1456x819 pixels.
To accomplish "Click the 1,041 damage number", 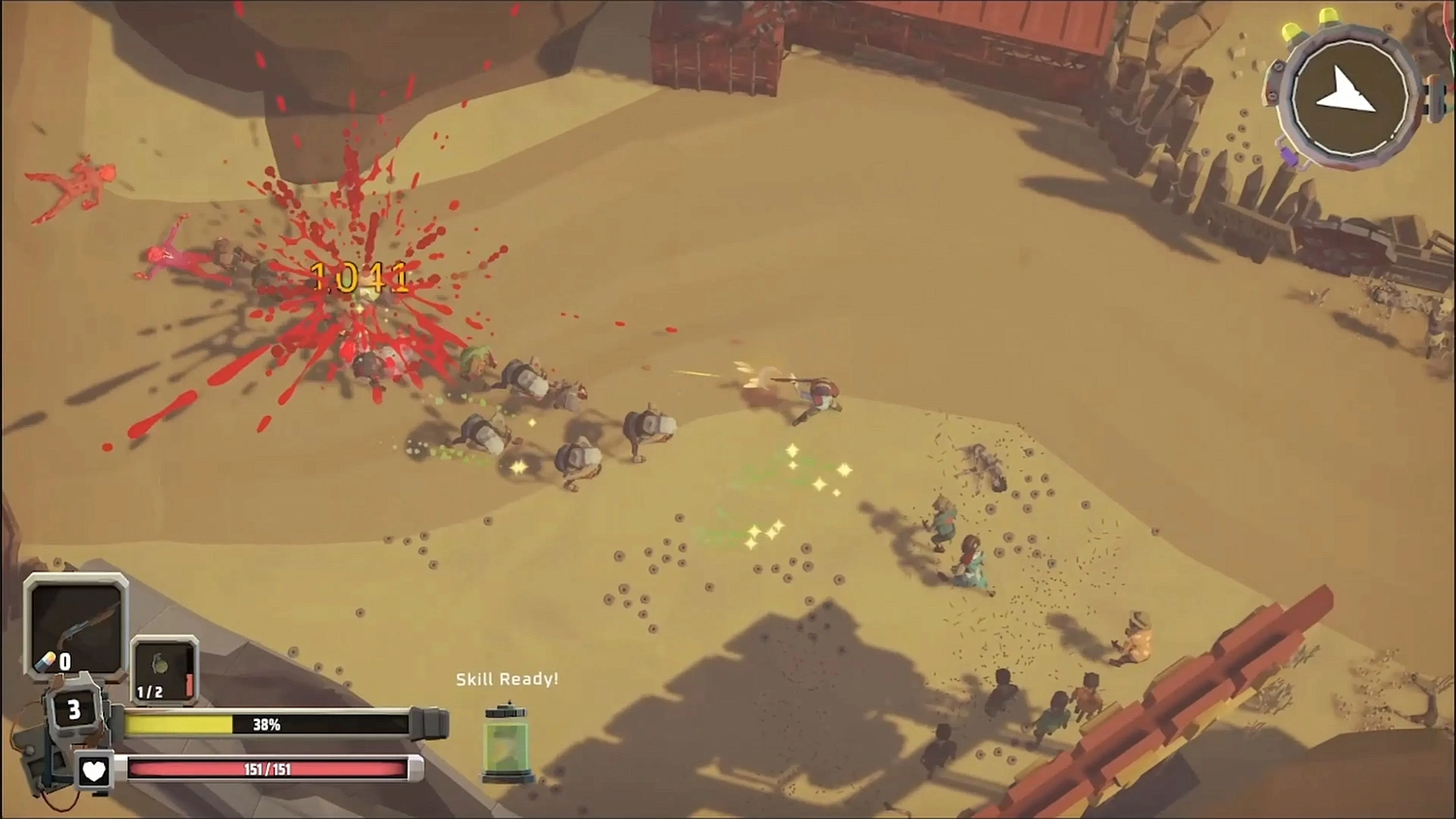I will click(359, 278).
